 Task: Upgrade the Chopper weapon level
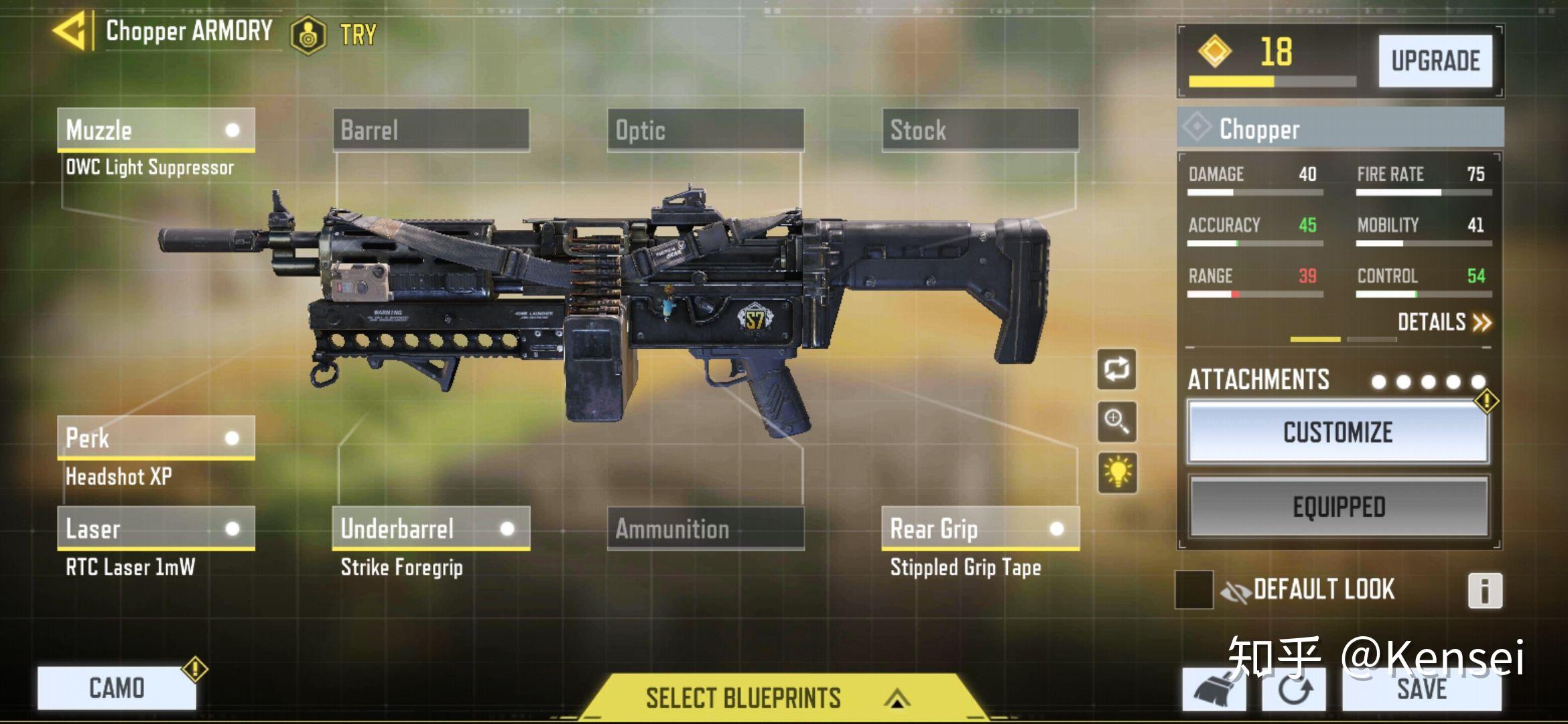coord(1435,61)
